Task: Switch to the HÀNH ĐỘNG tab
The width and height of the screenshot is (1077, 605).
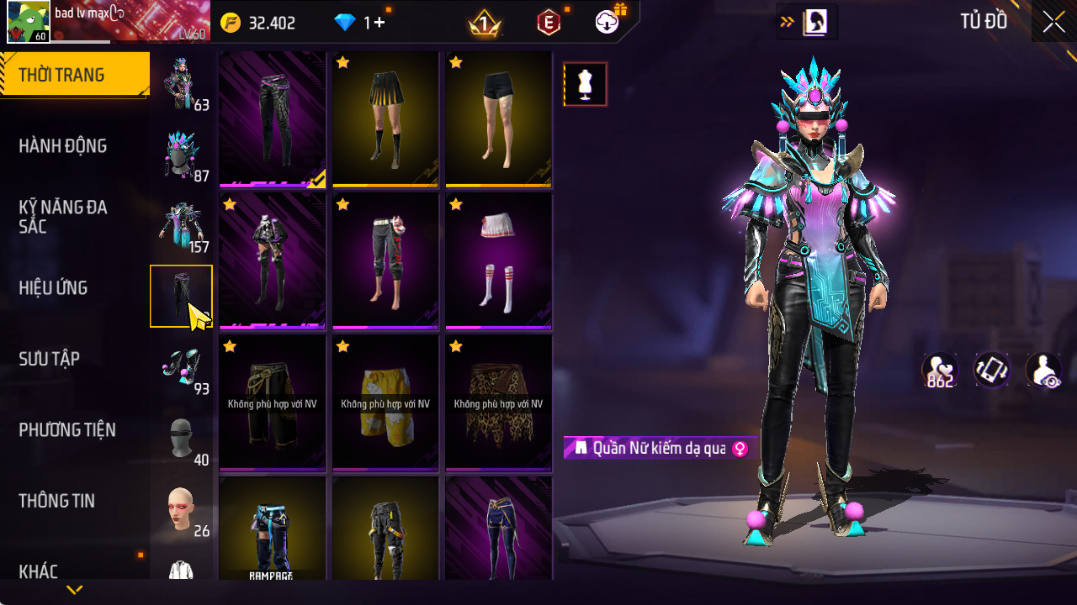Action: click(x=62, y=146)
